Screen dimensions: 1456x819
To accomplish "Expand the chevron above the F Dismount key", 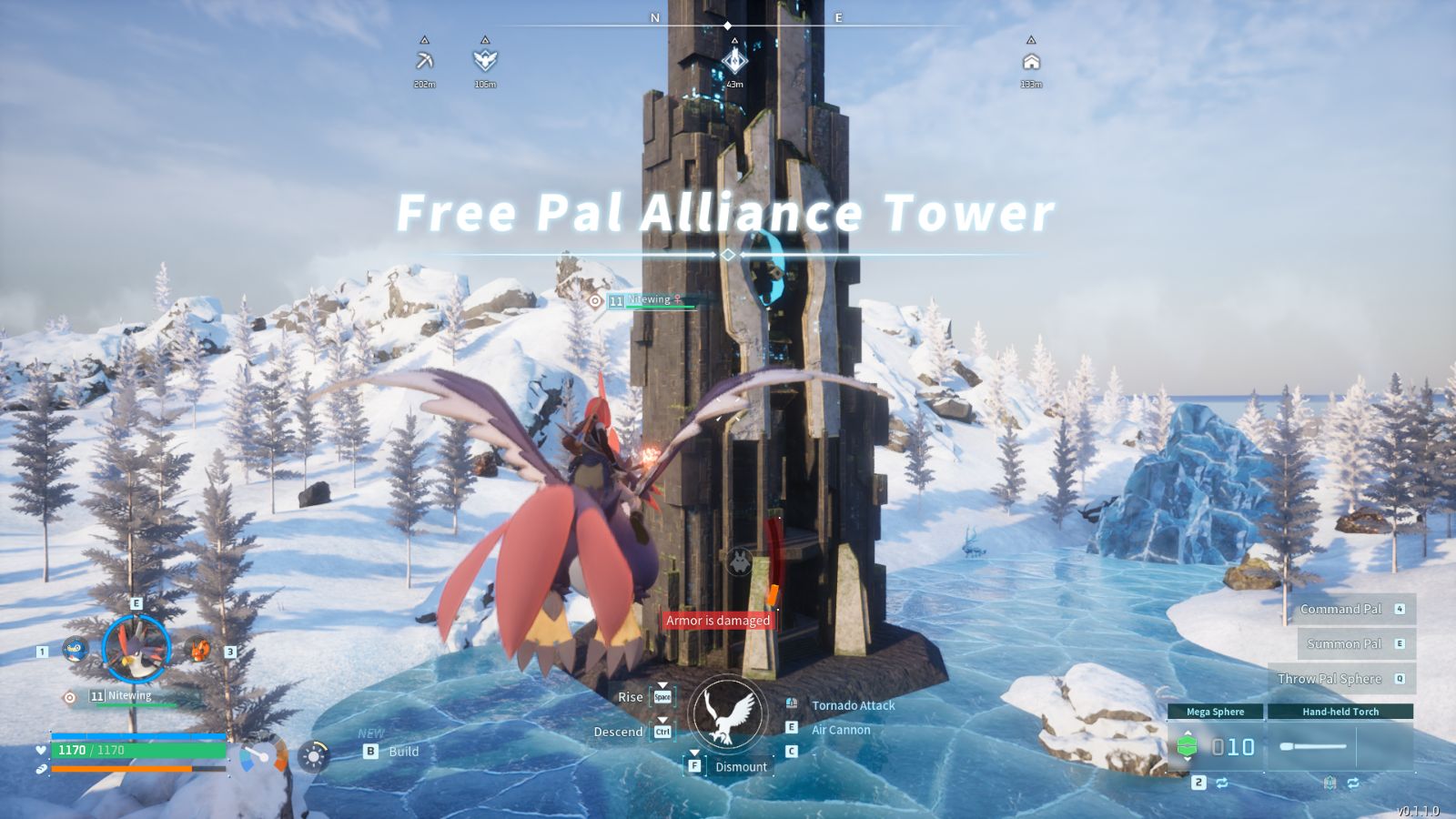I will click(x=694, y=752).
